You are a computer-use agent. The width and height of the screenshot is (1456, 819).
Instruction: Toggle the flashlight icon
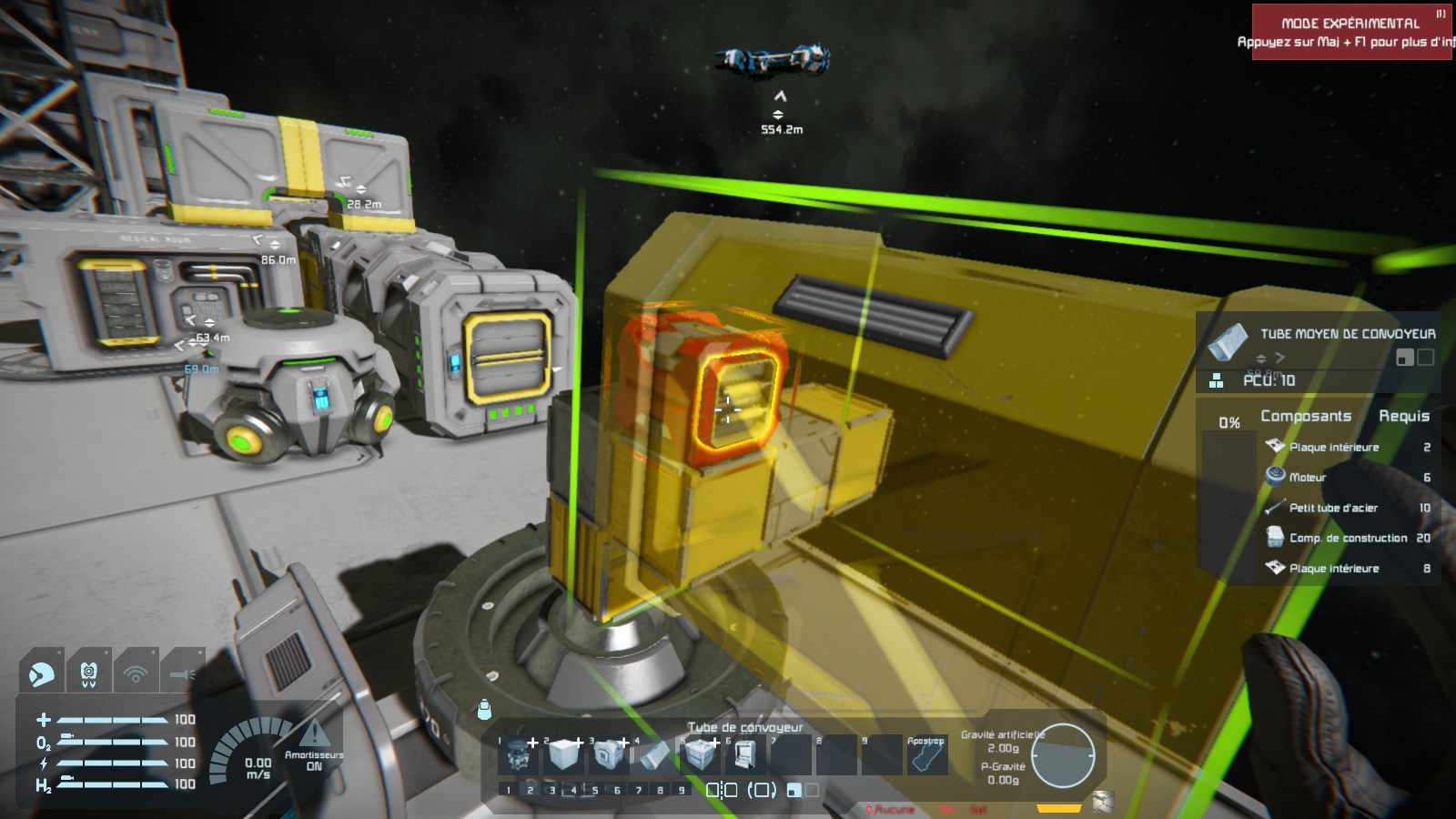pyautogui.click(x=182, y=673)
